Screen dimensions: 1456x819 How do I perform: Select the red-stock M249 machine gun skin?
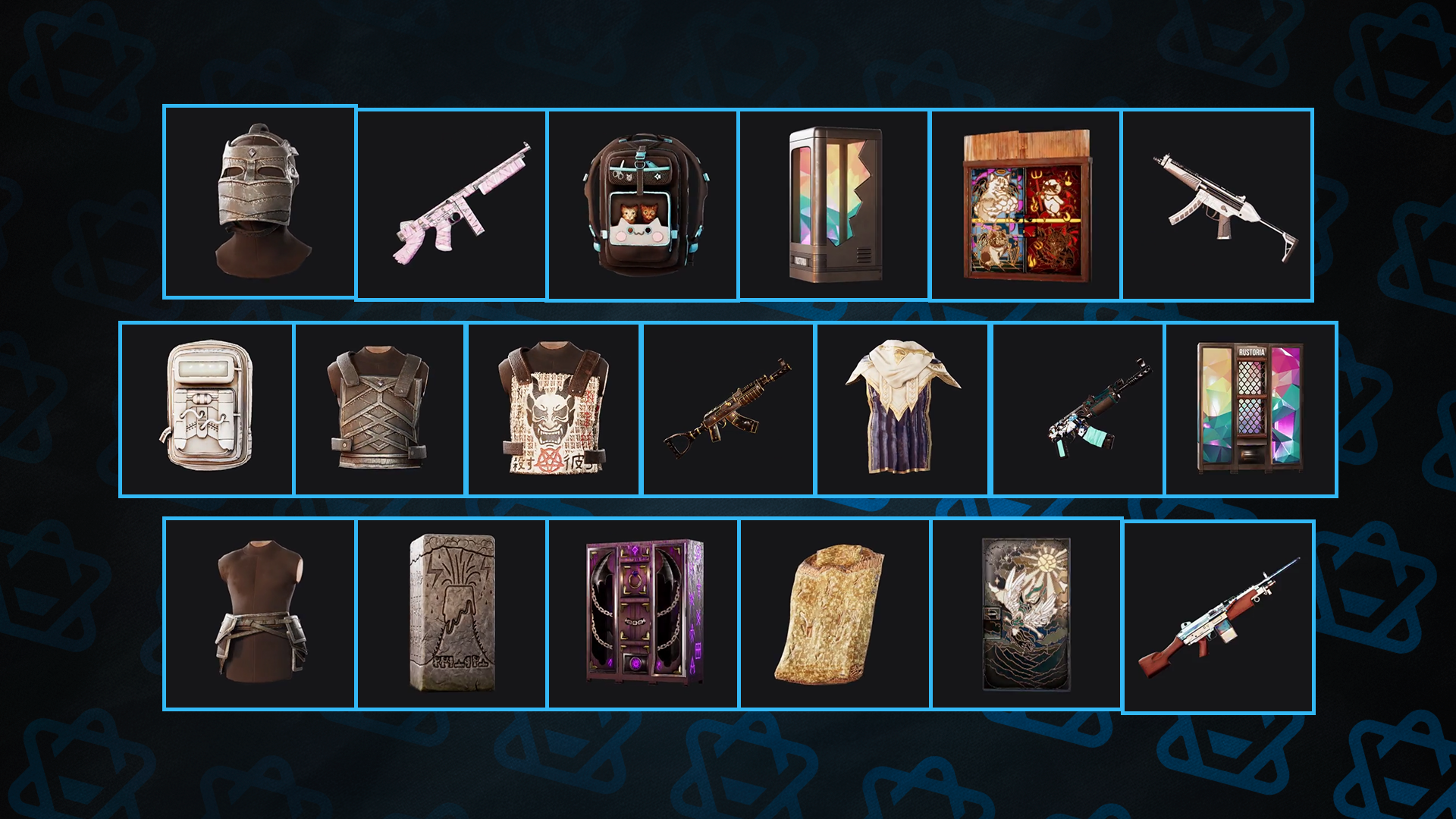coord(1218,616)
